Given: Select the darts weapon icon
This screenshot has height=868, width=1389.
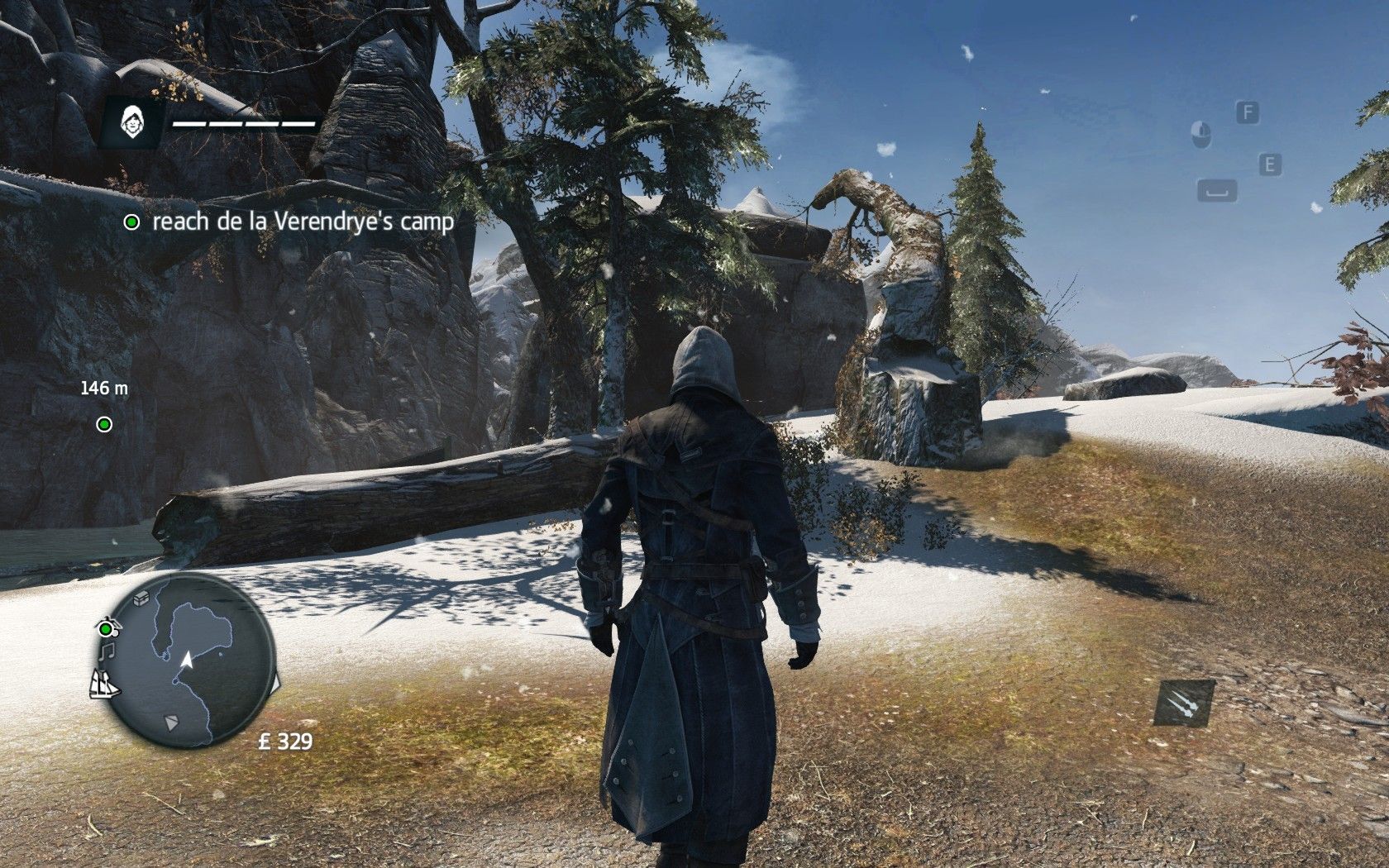Looking at the screenshot, I should (1184, 703).
